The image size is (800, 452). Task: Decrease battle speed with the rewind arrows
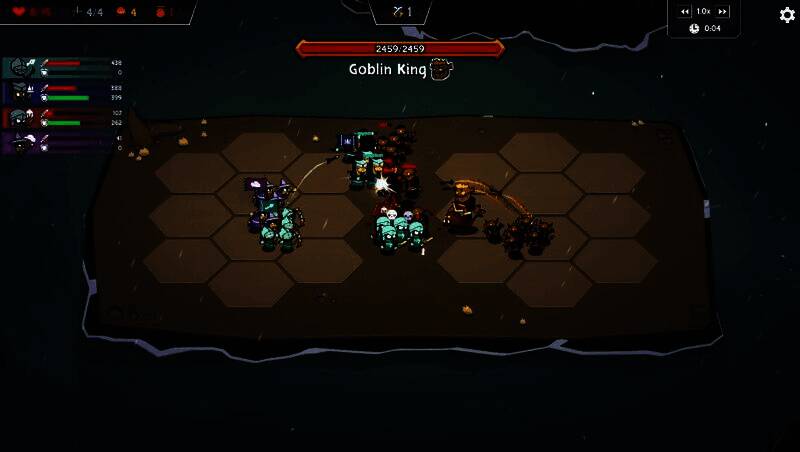tap(685, 11)
